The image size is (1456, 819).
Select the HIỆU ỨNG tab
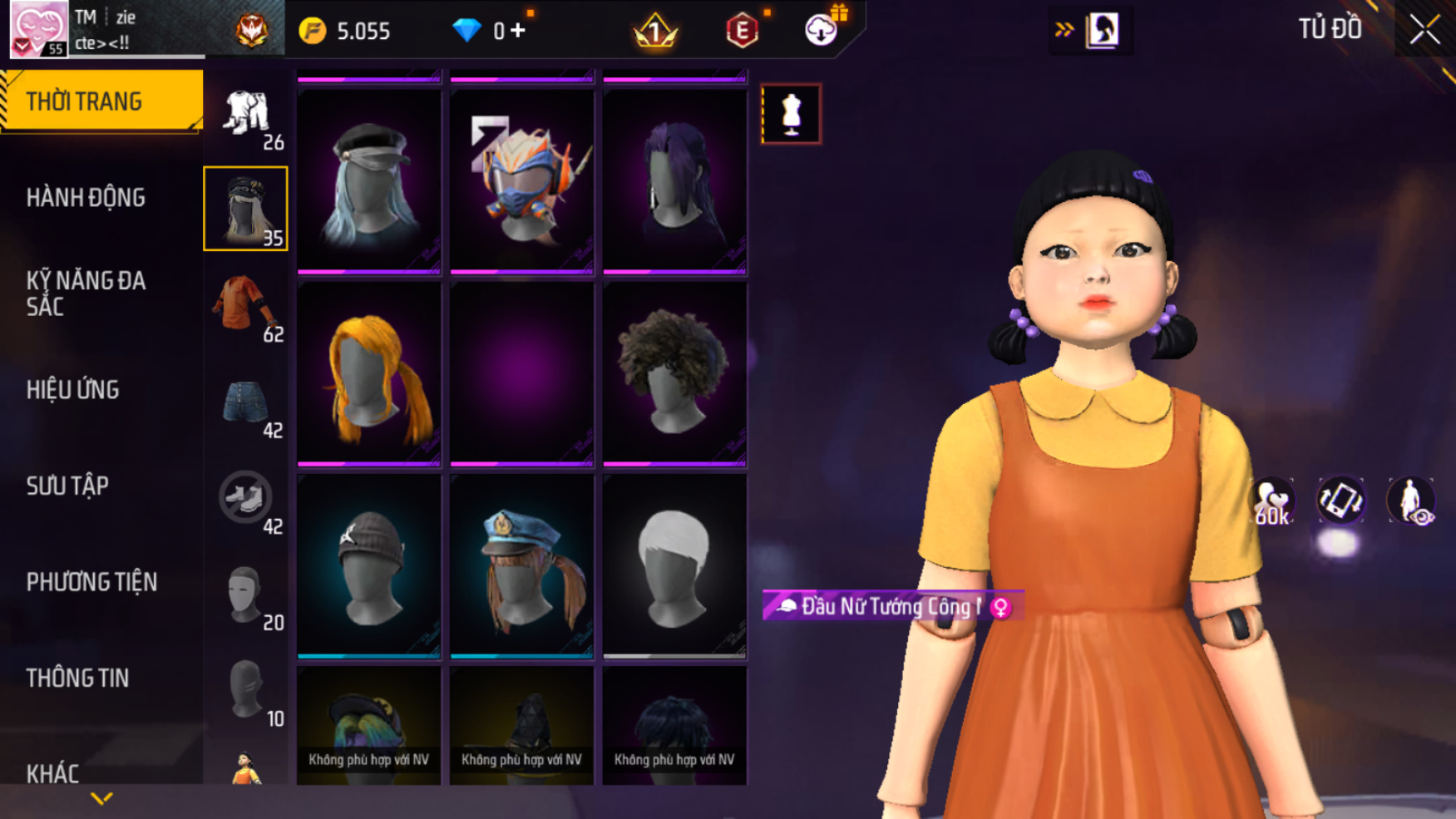point(73,390)
